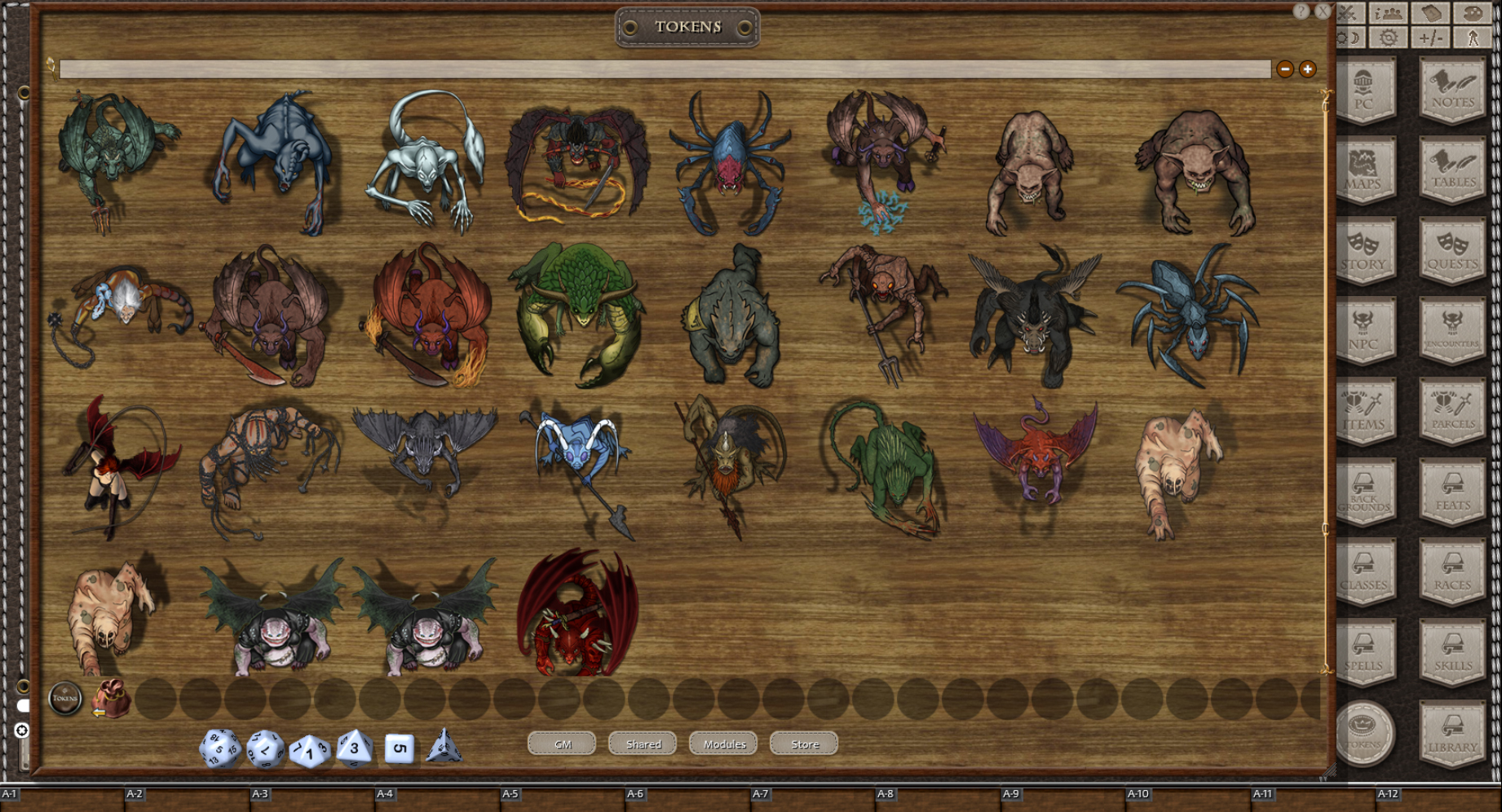Screen dimensions: 1502x812
Task: Collapse the Tokens window with the minus button
Action: point(1286,69)
